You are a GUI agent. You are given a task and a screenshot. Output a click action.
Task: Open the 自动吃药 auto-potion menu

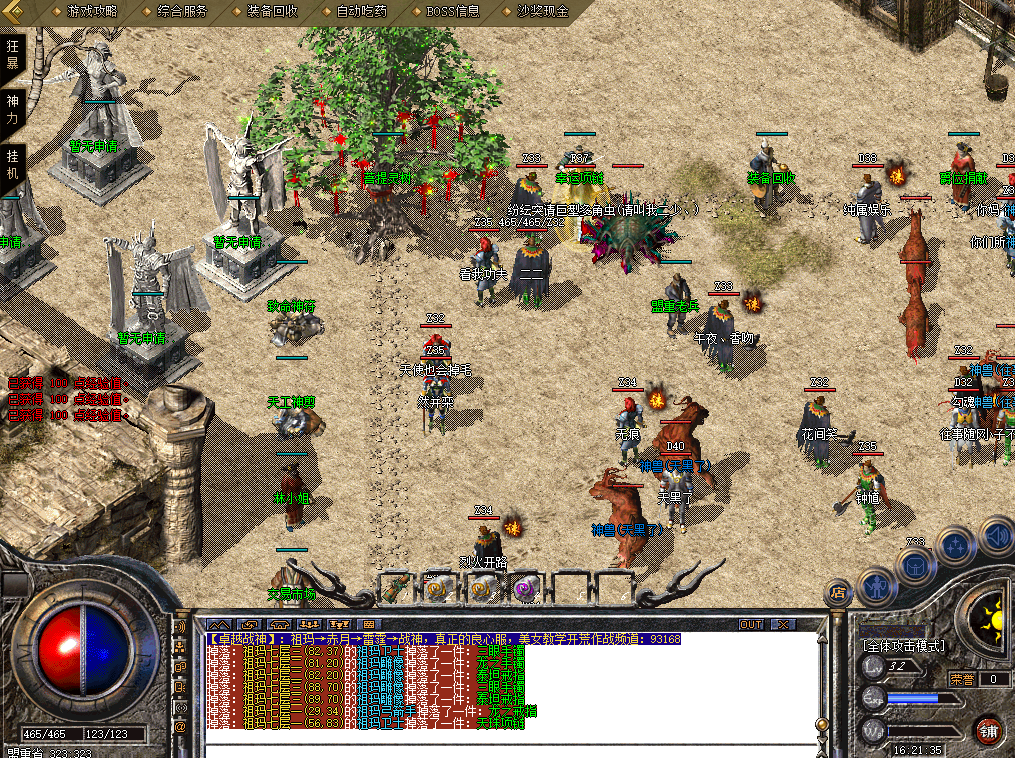pos(362,12)
